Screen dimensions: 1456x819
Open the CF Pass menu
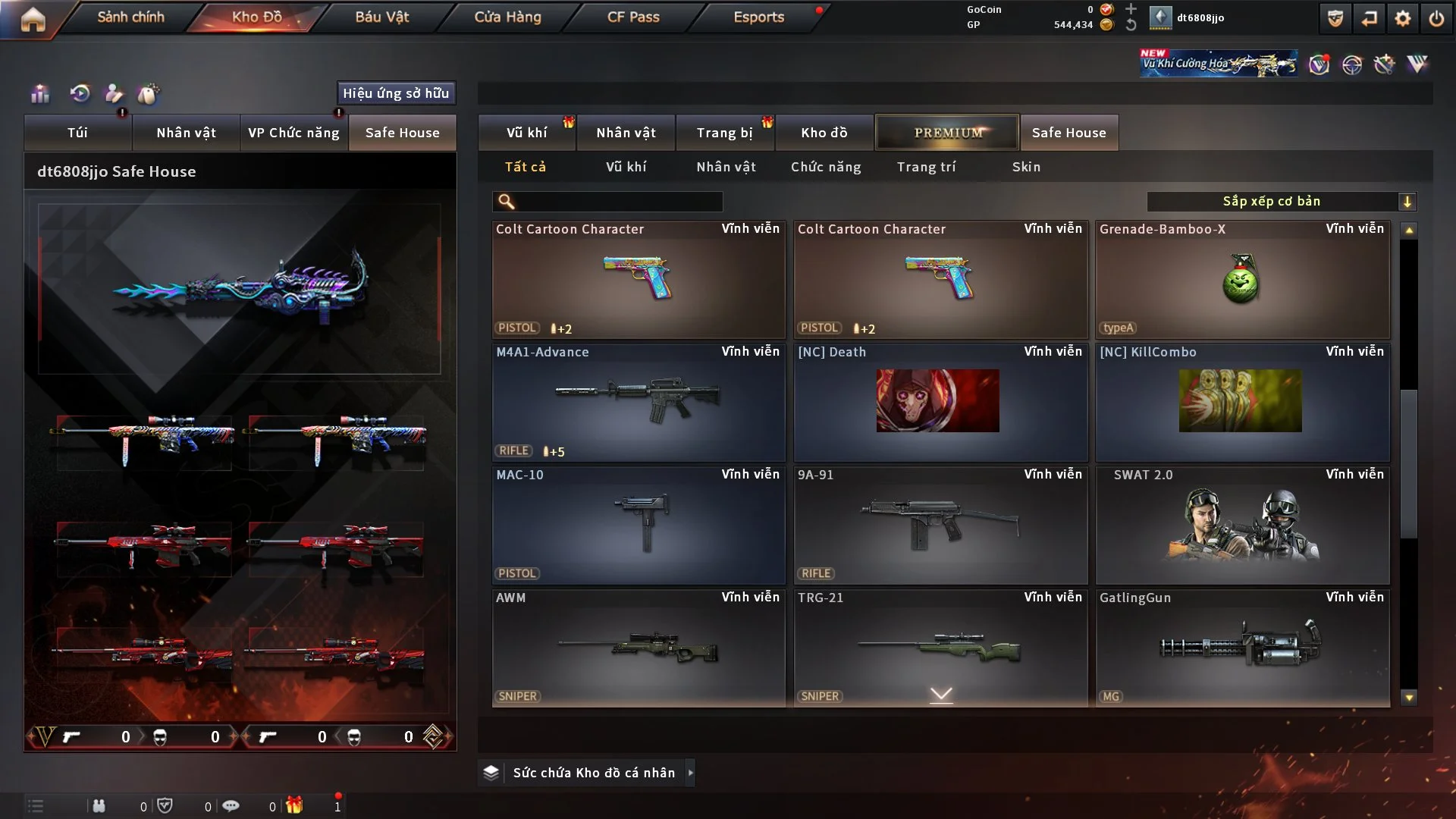coord(633,17)
